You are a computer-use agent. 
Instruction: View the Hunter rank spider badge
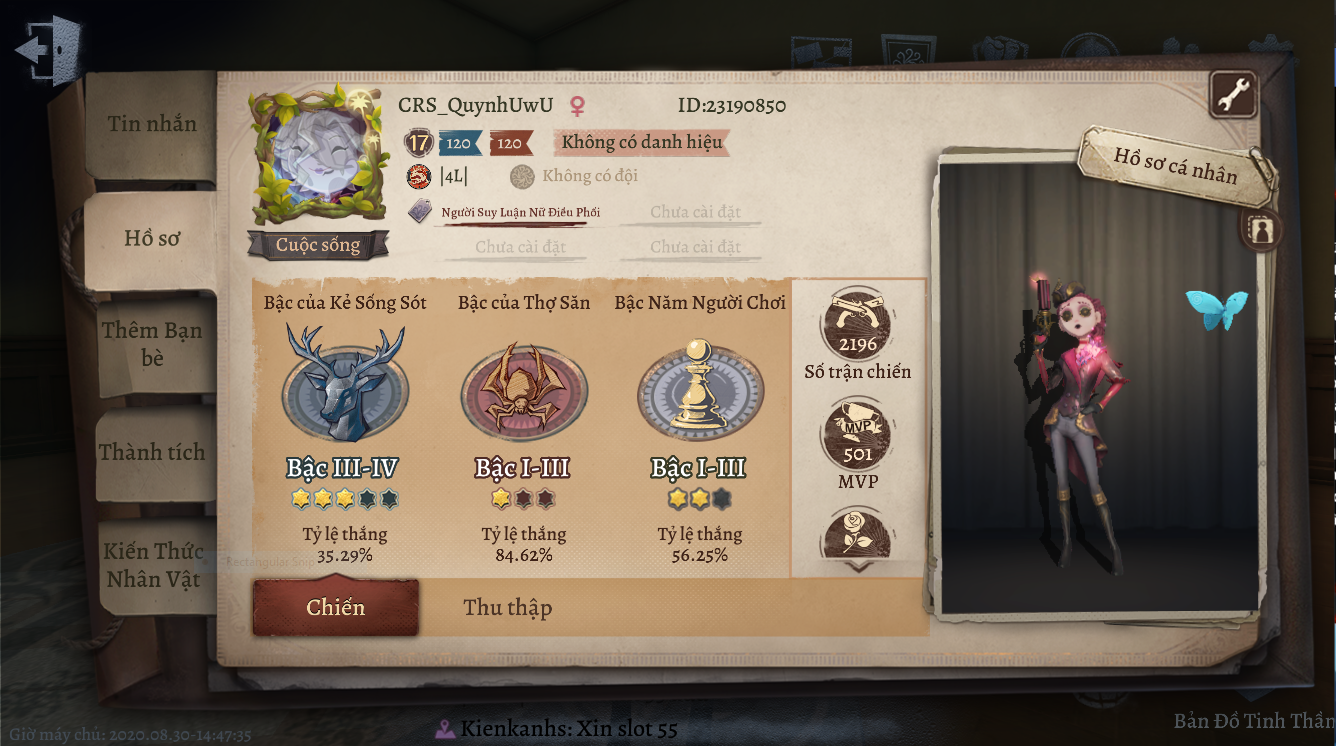pyautogui.click(x=523, y=390)
